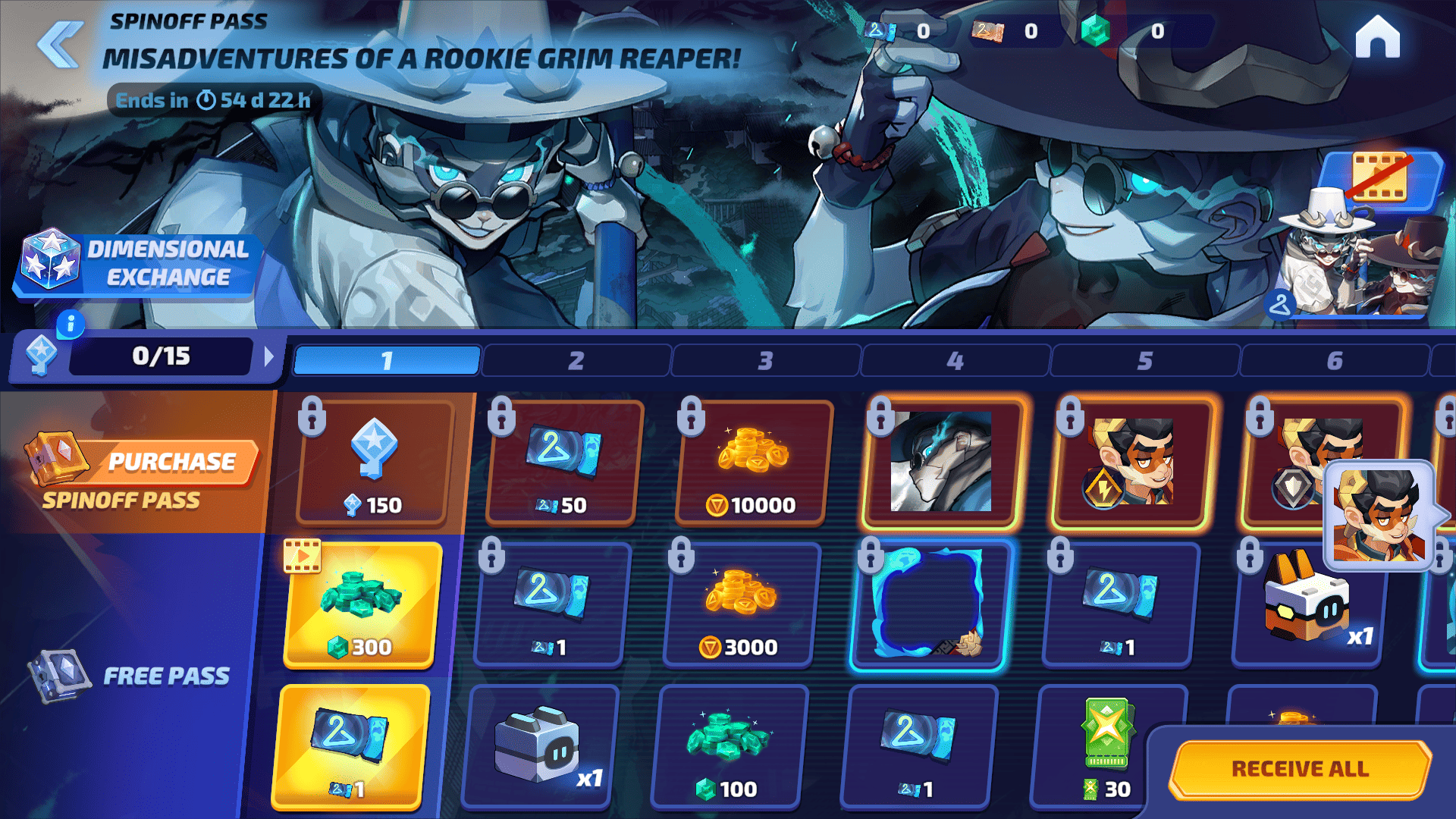Select the locked 10000 gold coins reward

(x=752, y=463)
